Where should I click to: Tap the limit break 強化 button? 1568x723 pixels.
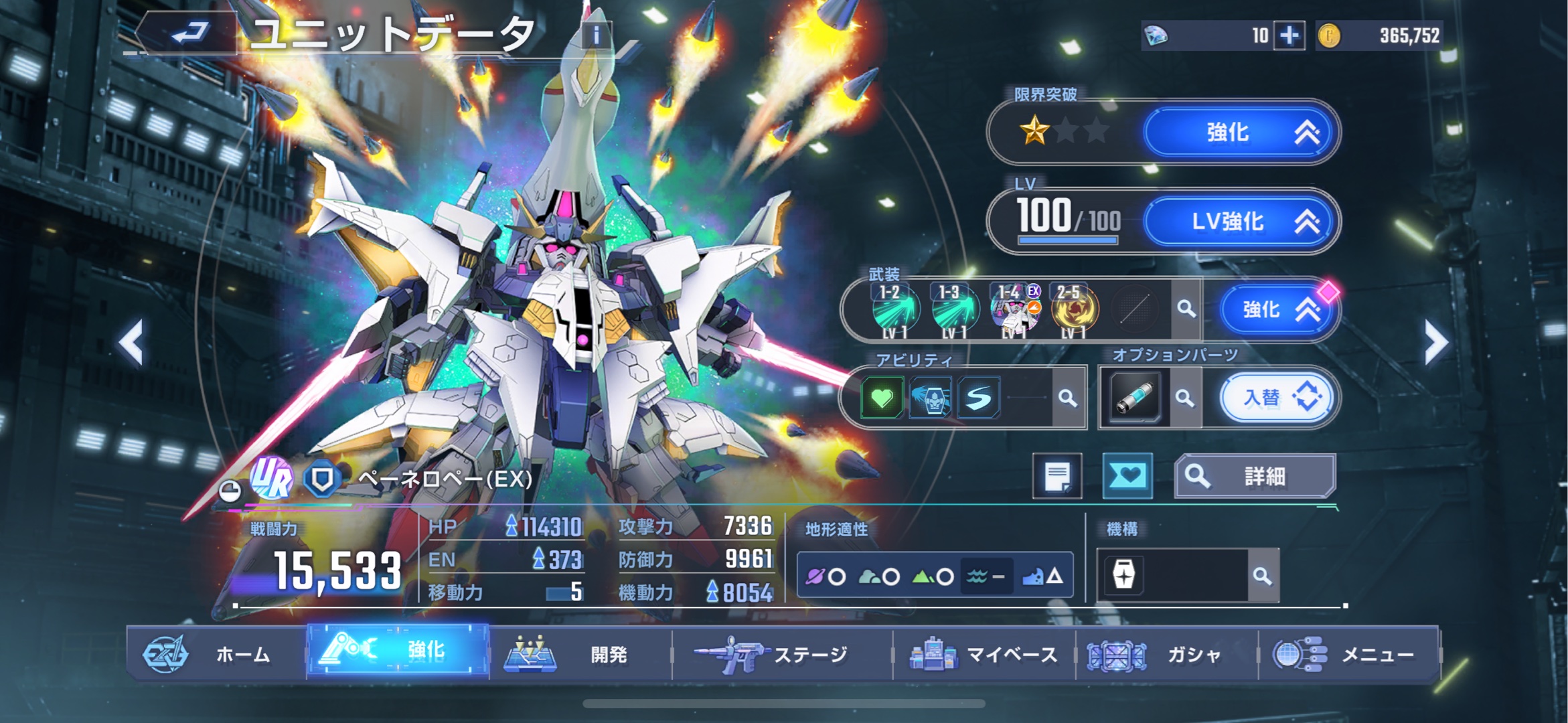coord(1241,132)
